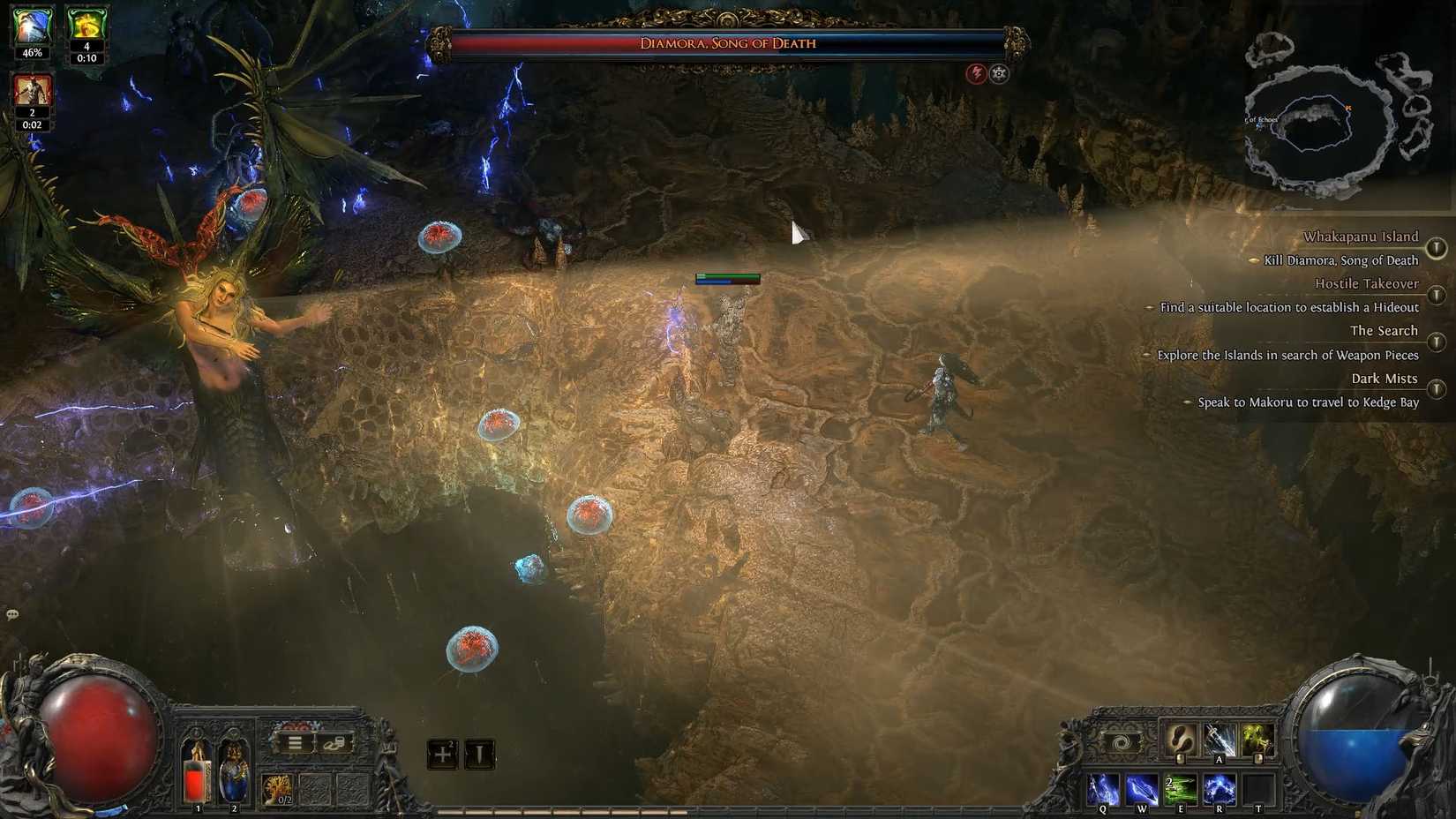Select the lightning bolt skill on Q

coord(1103,790)
